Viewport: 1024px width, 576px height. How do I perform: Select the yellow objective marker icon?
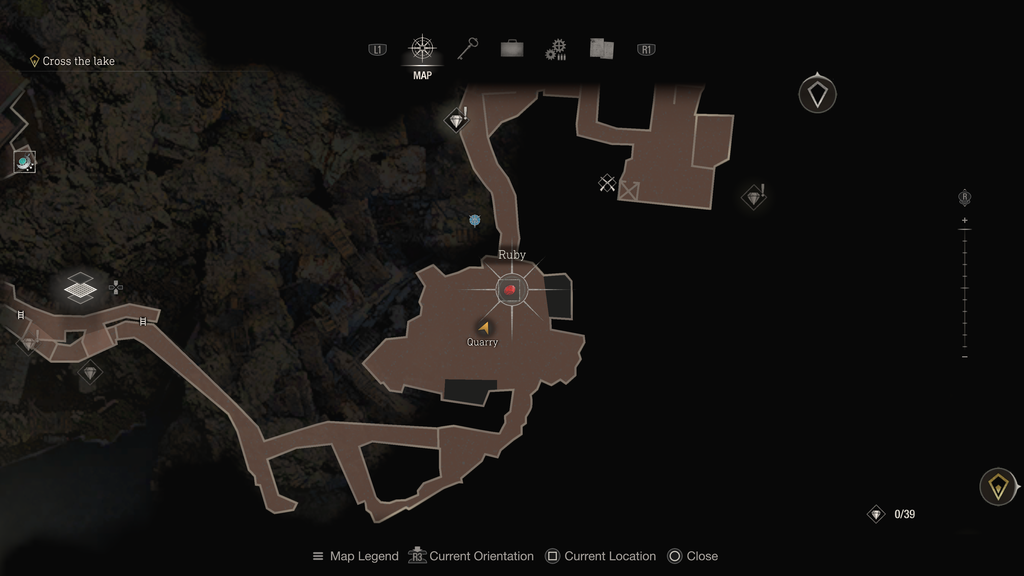click(997, 487)
